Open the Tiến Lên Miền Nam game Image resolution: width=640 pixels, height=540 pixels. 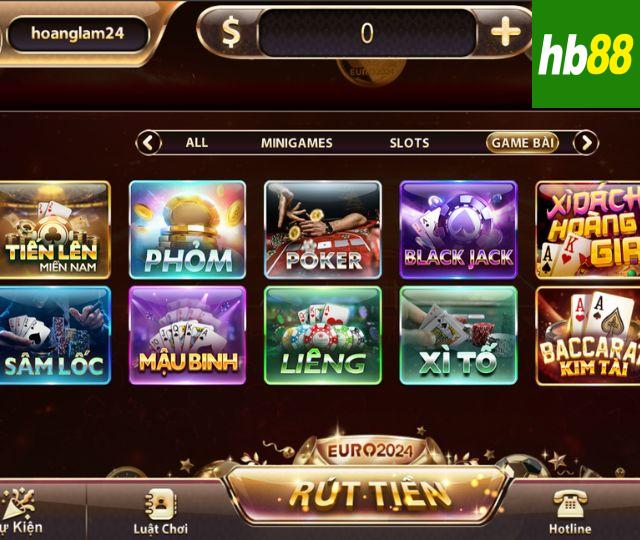pyautogui.click(x=54, y=230)
